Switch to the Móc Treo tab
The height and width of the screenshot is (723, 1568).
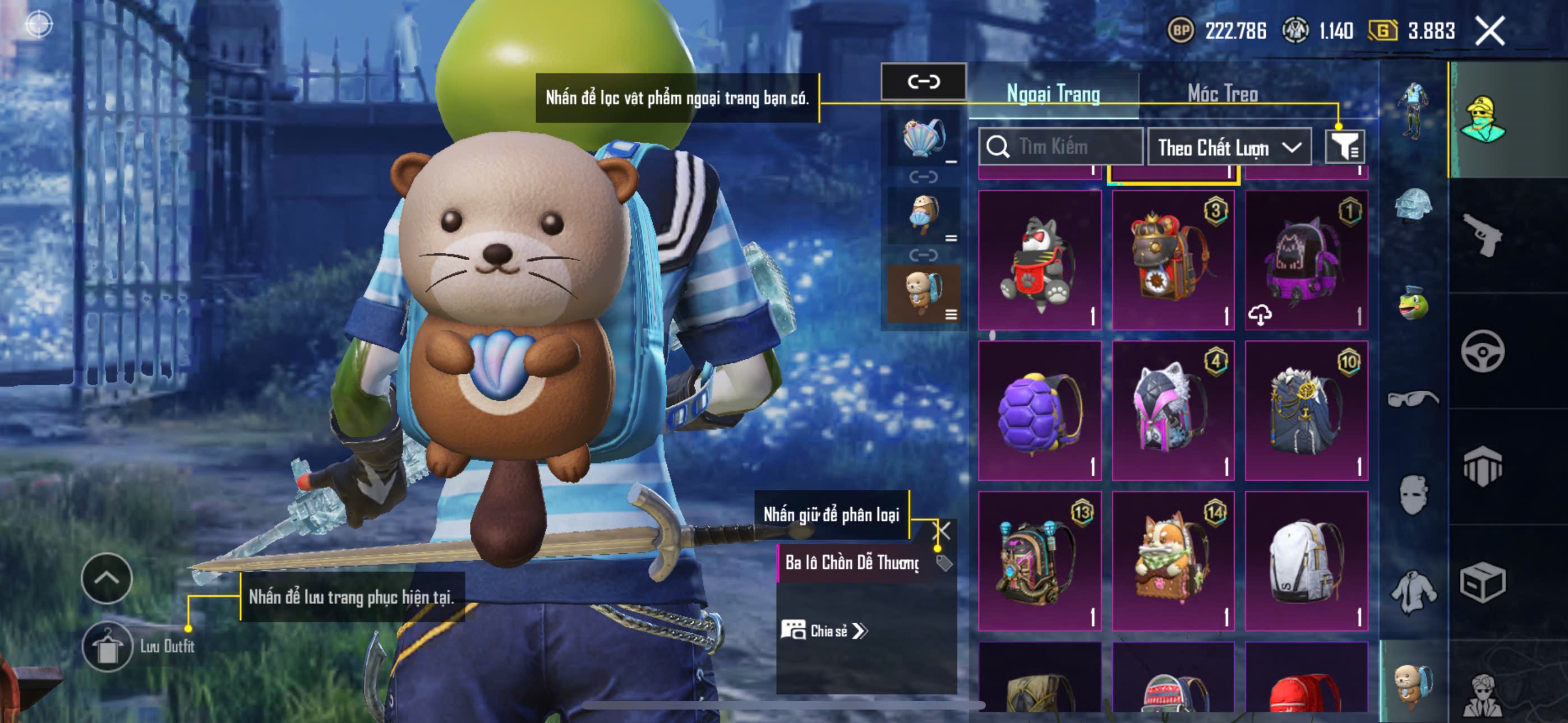1222,94
